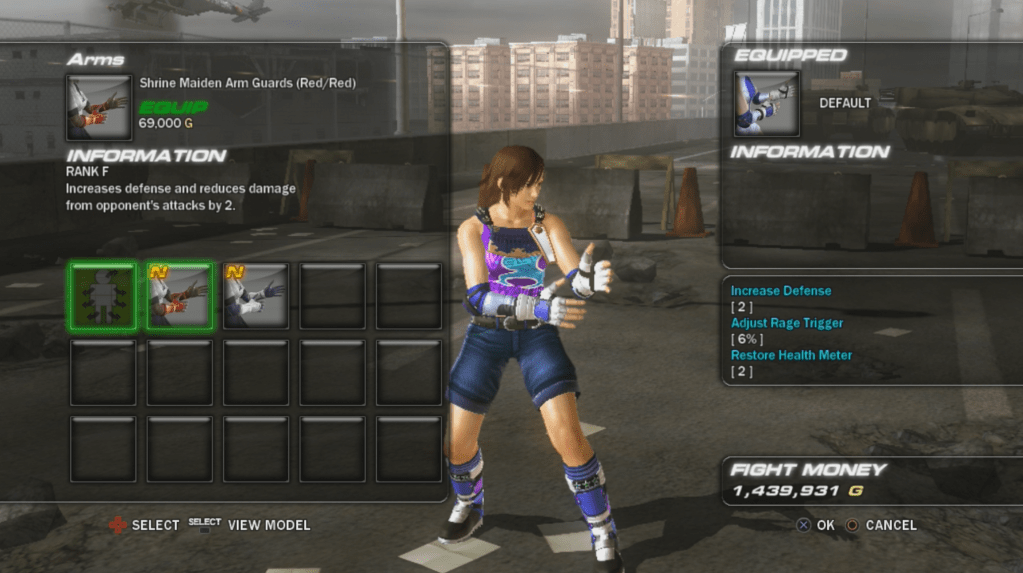This screenshot has width=1023, height=573.
Task: Select the white arm guards grid slot
Action: pyautogui.click(x=256, y=296)
